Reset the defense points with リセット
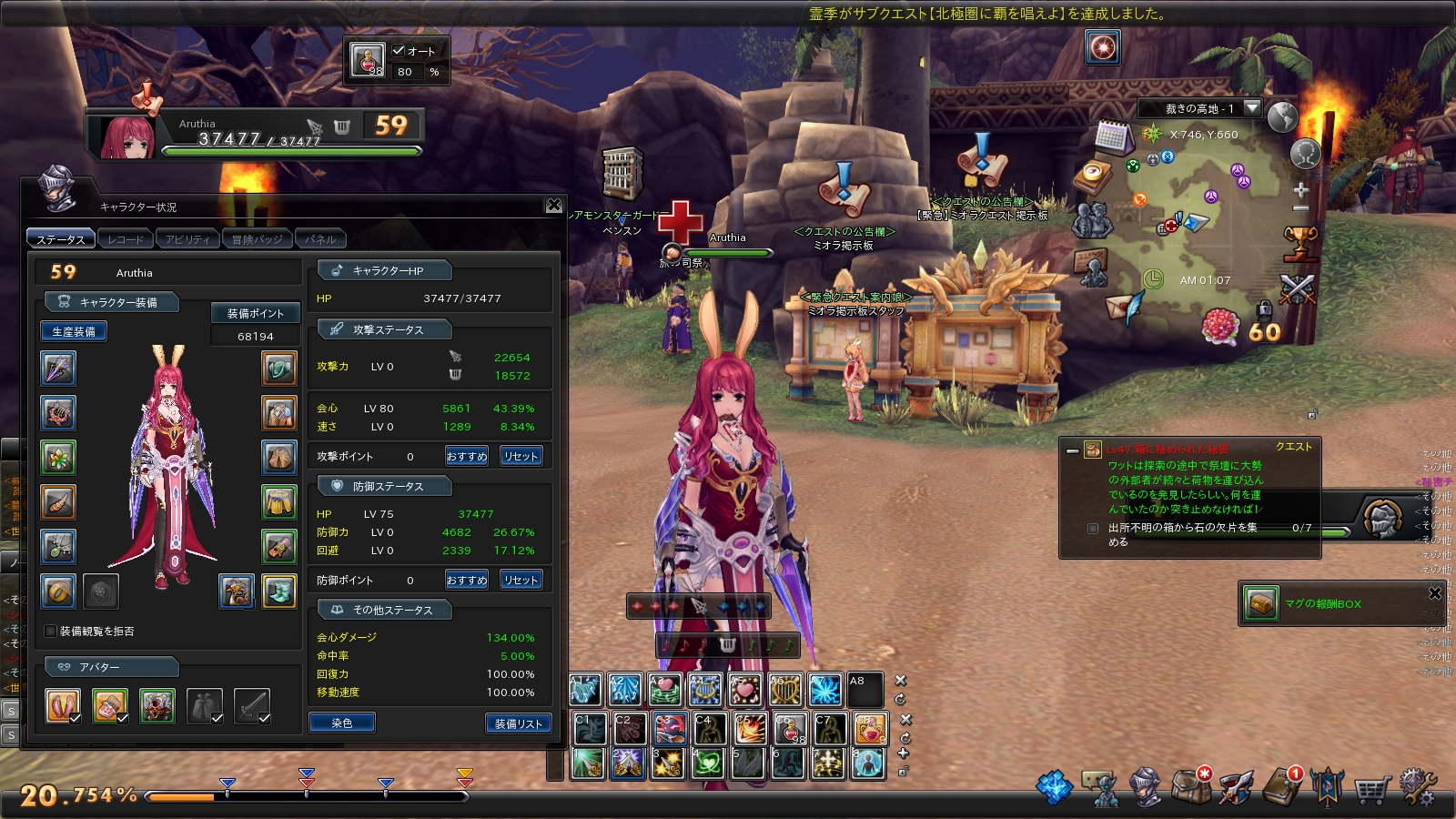This screenshot has width=1456, height=819. (x=521, y=580)
